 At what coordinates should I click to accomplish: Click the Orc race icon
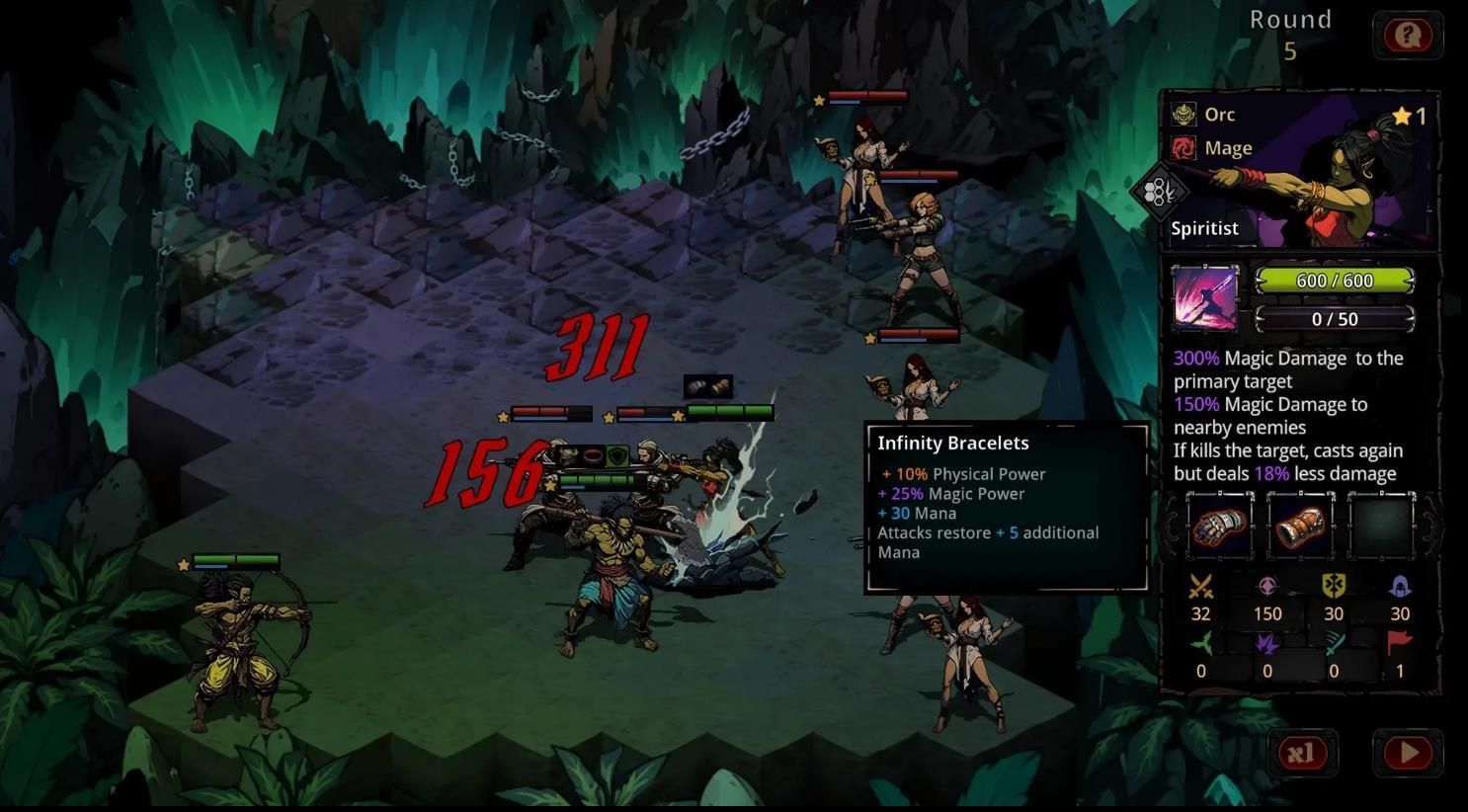[x=1183, y=115]
